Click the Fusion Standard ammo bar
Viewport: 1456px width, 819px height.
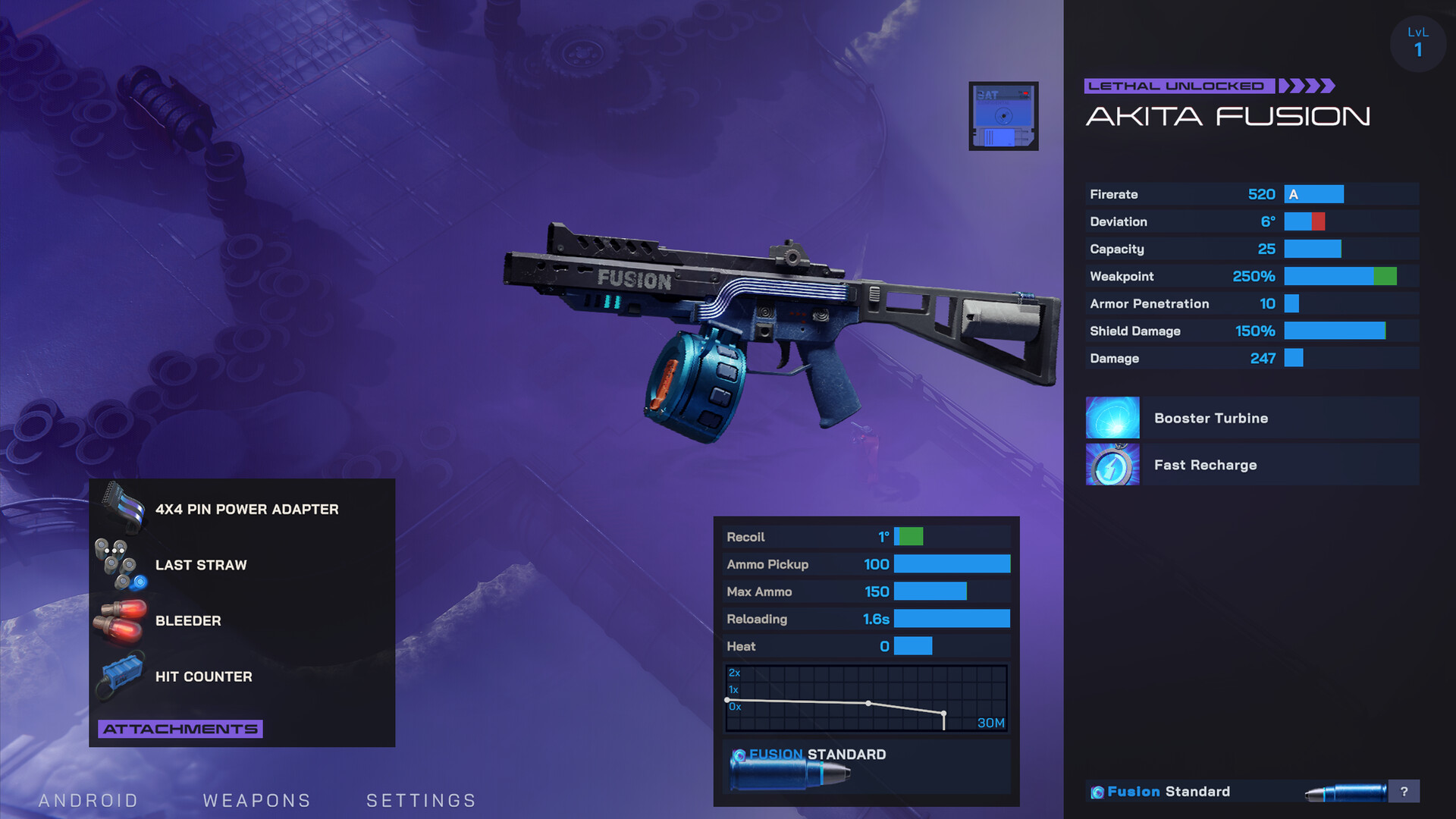click(1236, 791)
